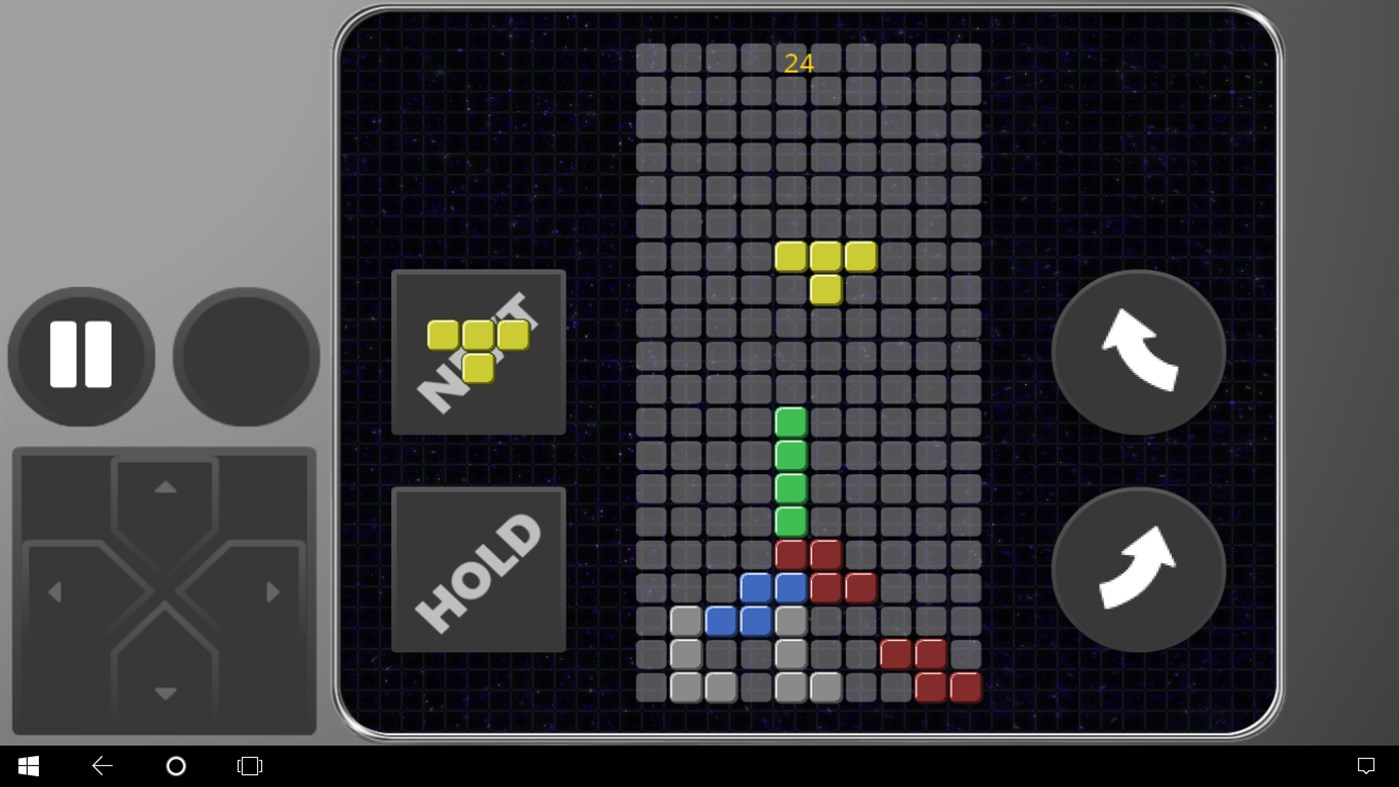Image resolution: width=1399 pixels, height=787 pixels.
Task: Open Cortana search via the circle icon
Action: [x=176, y=765]
